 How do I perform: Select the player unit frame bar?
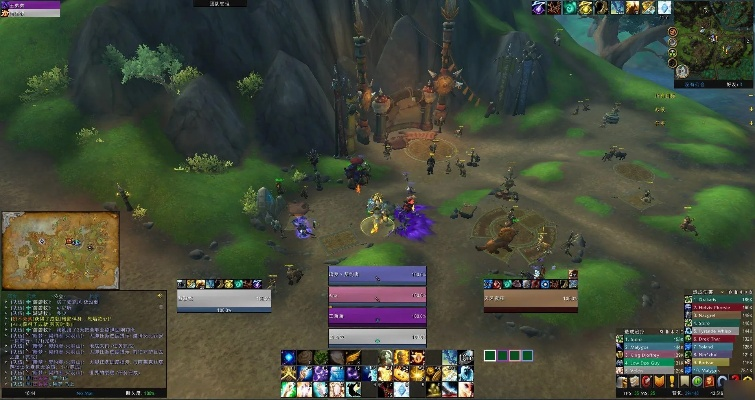point(223,298)
